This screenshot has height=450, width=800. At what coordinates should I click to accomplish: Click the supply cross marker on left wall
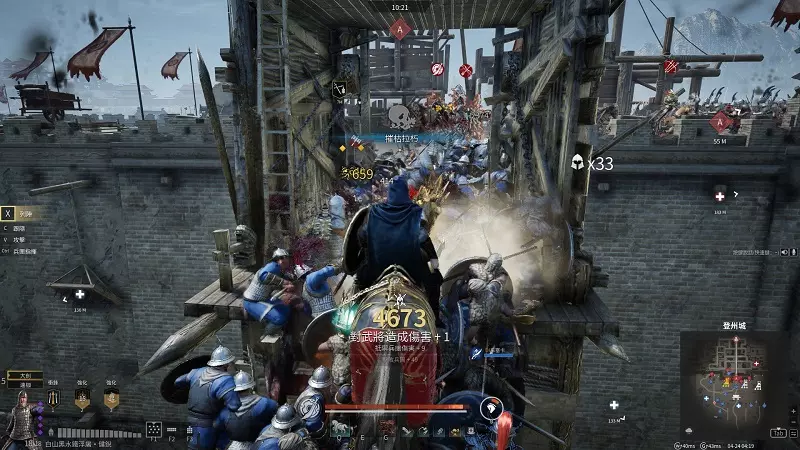click(x=80, y=294)
